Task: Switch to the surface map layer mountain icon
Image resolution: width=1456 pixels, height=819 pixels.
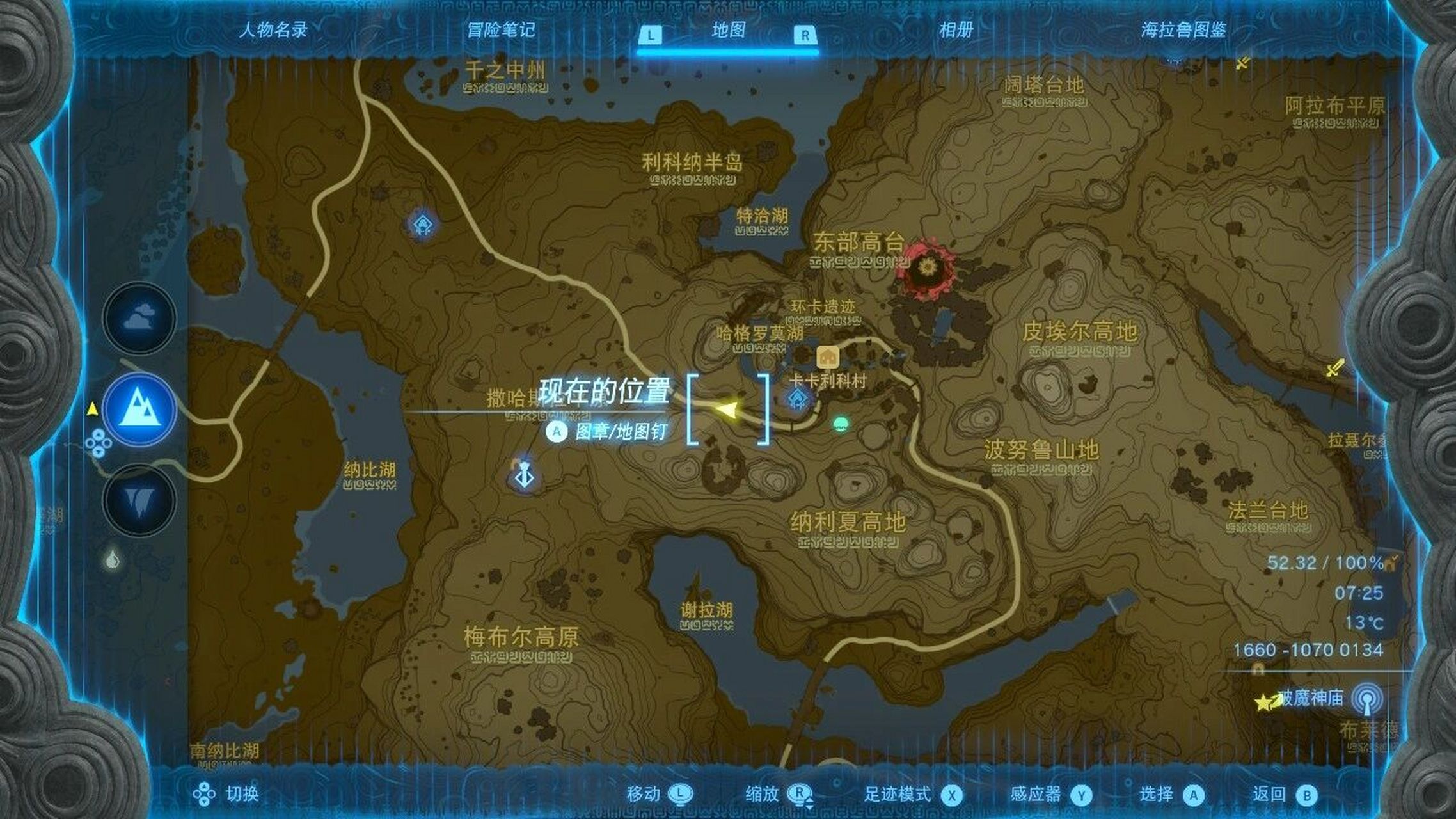Action: tap(139, 409)
